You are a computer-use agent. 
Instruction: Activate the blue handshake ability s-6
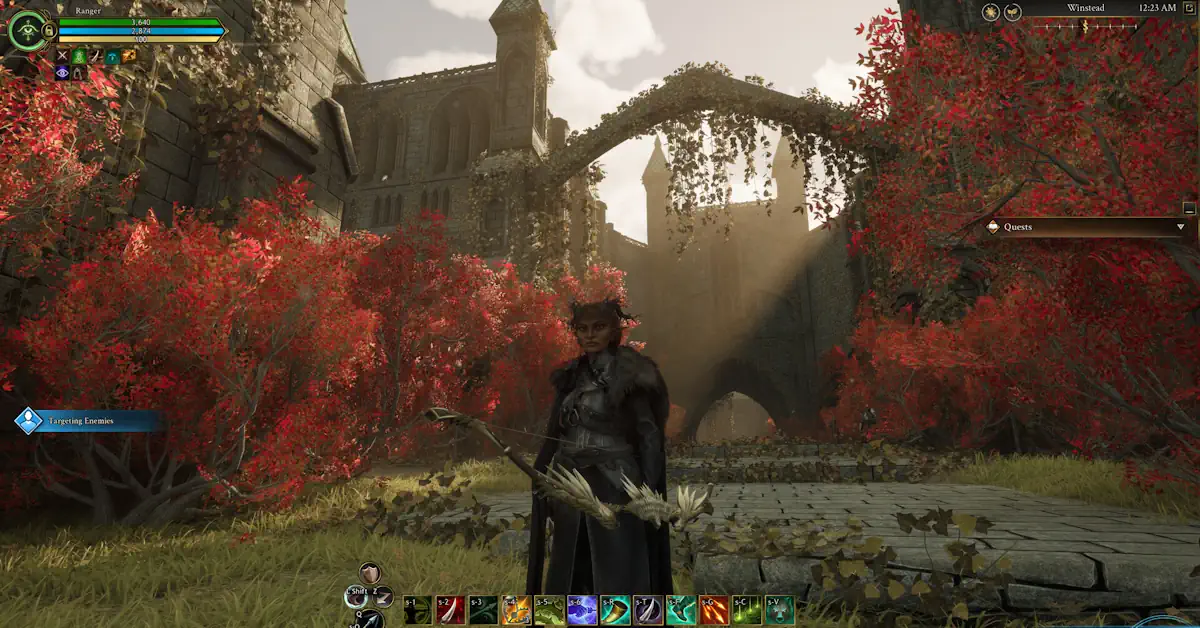[582, 610]
